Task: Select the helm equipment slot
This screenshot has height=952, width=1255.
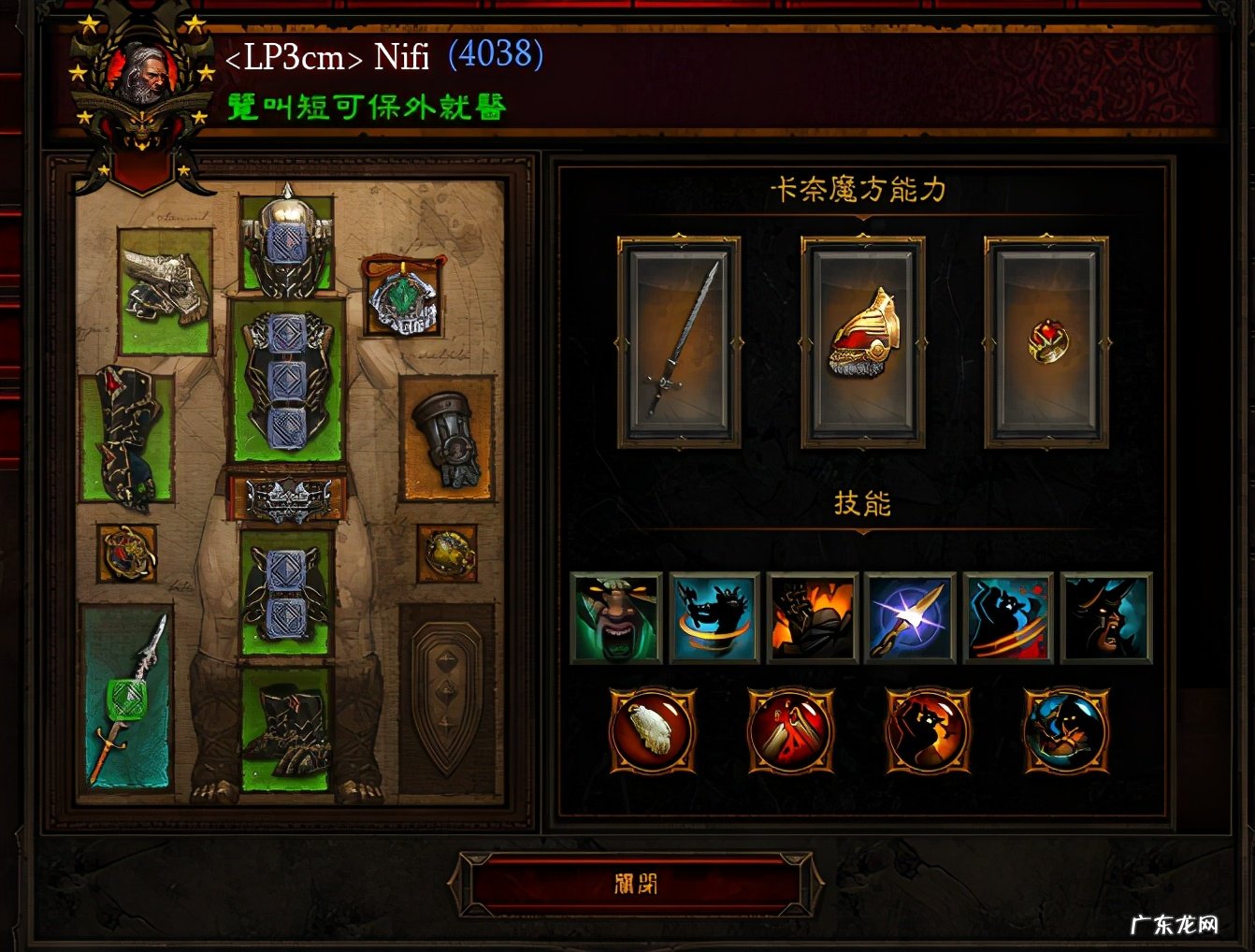Action: [x=287, y=242]
